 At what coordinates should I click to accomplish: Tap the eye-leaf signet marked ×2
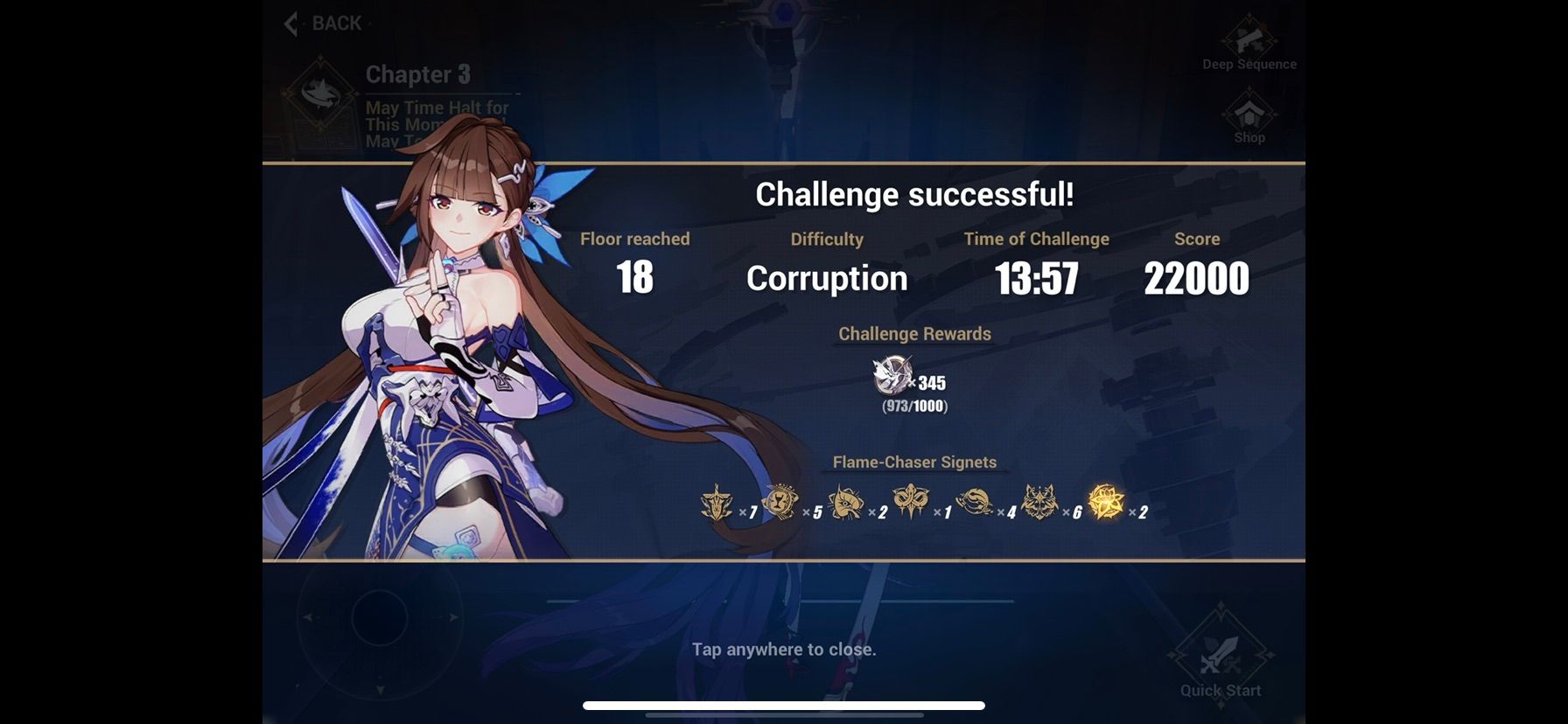[845, 503]
